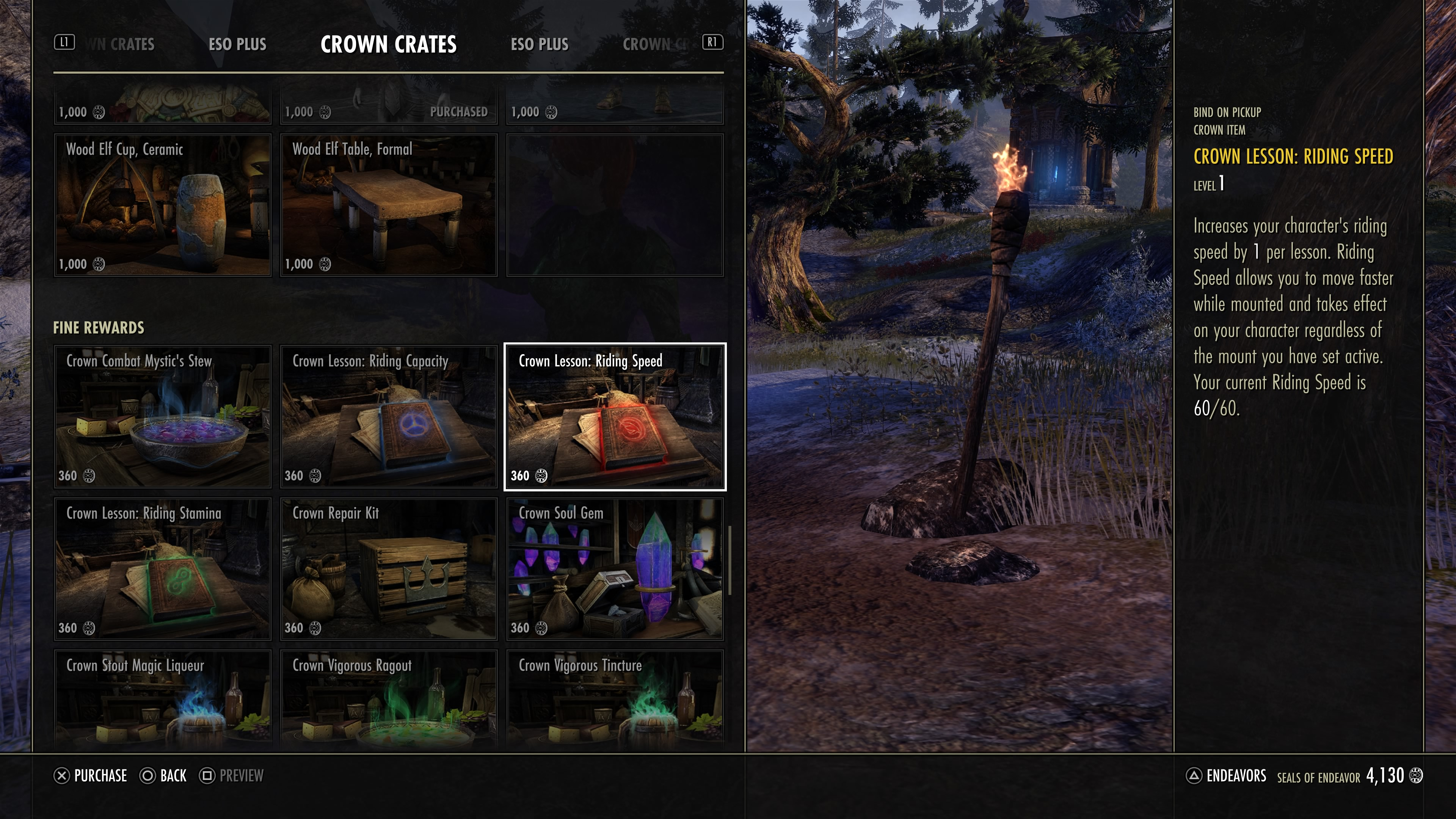1456x819 pixels.
Task: Go back from the Crown Crates store
Action: (163, 775)
